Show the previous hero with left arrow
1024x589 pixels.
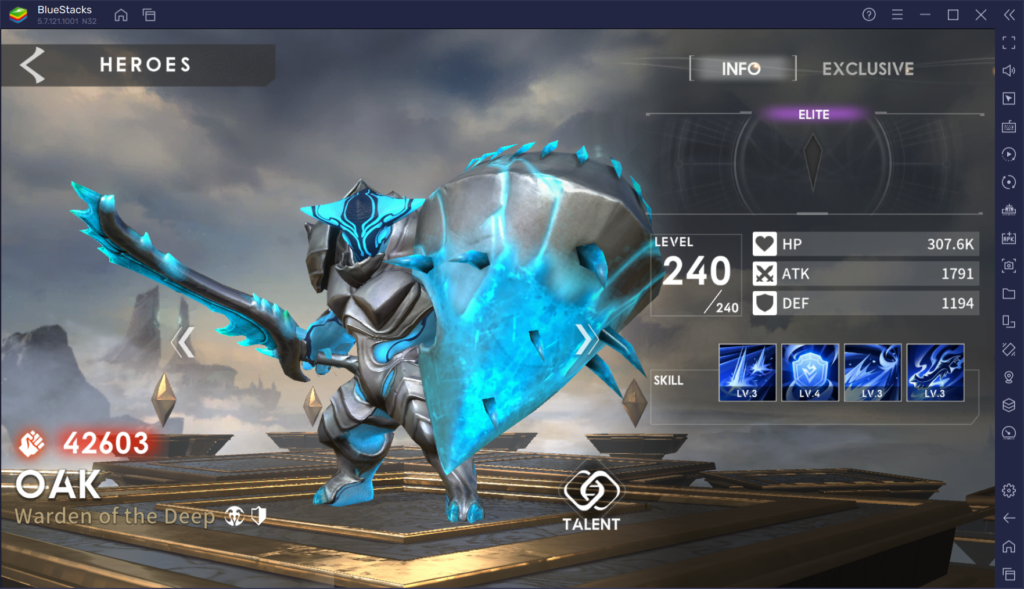click(182, 342)
